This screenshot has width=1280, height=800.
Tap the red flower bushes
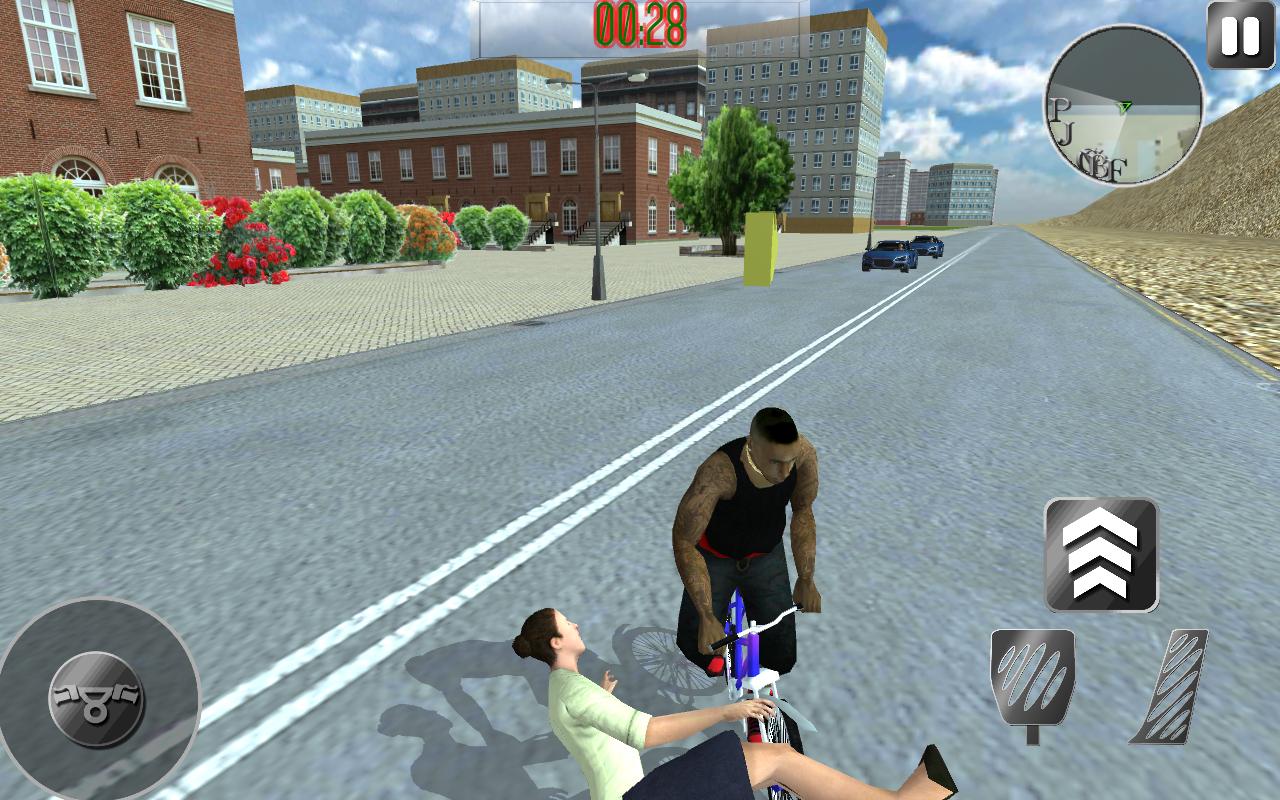[x=245, y=245]
